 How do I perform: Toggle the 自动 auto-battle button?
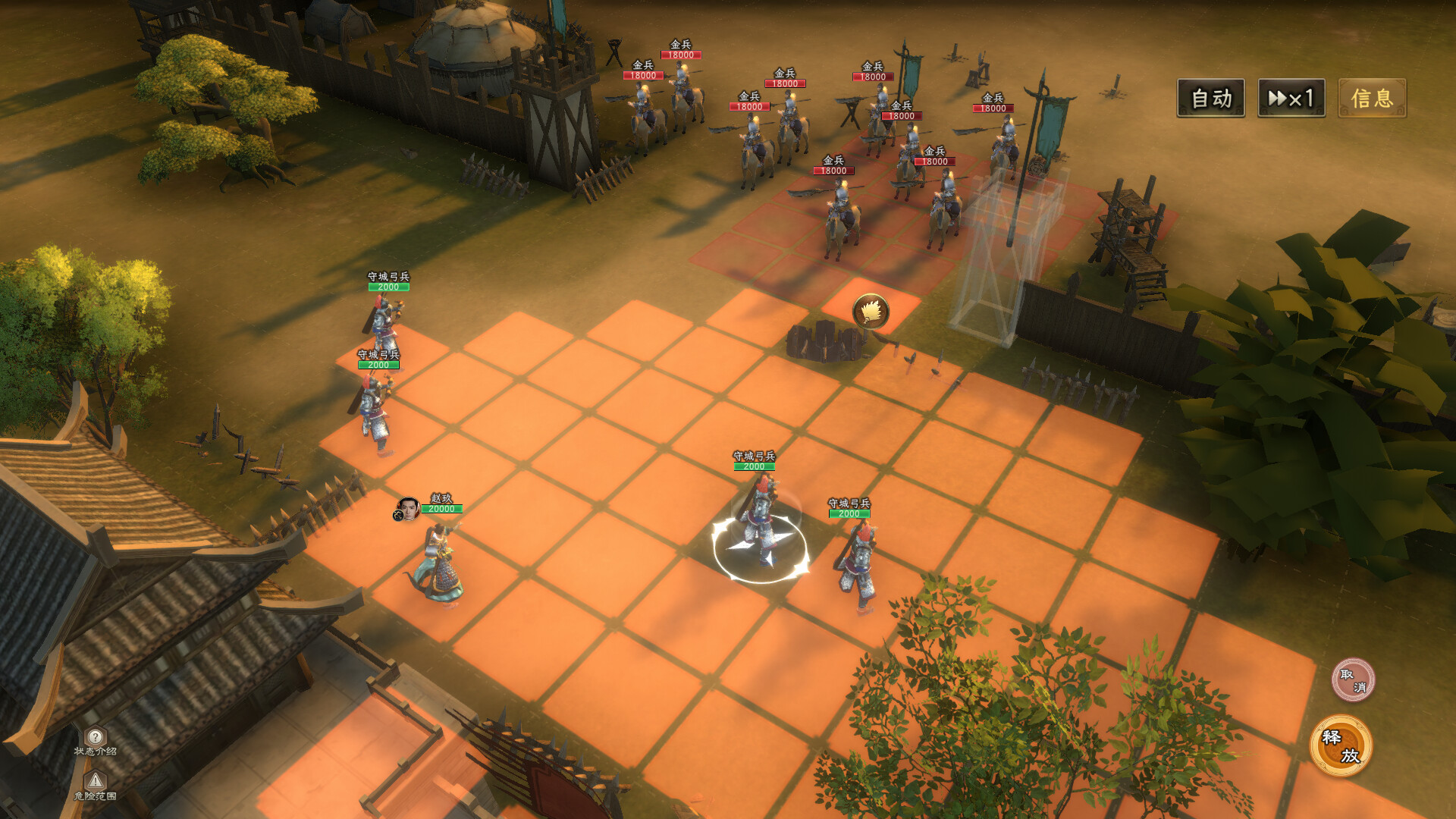tap(1210, 98)
